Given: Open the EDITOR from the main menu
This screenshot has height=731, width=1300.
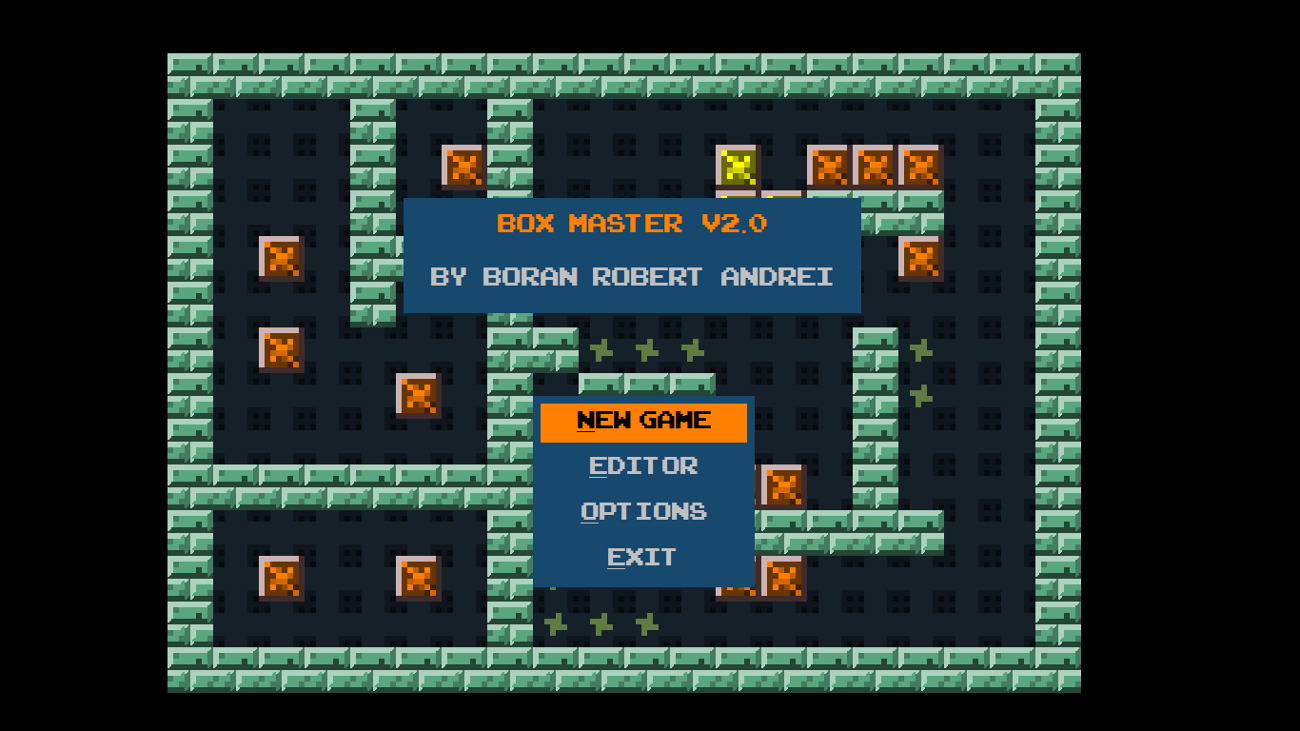Looking at the screenshot, I should [644, 466].
